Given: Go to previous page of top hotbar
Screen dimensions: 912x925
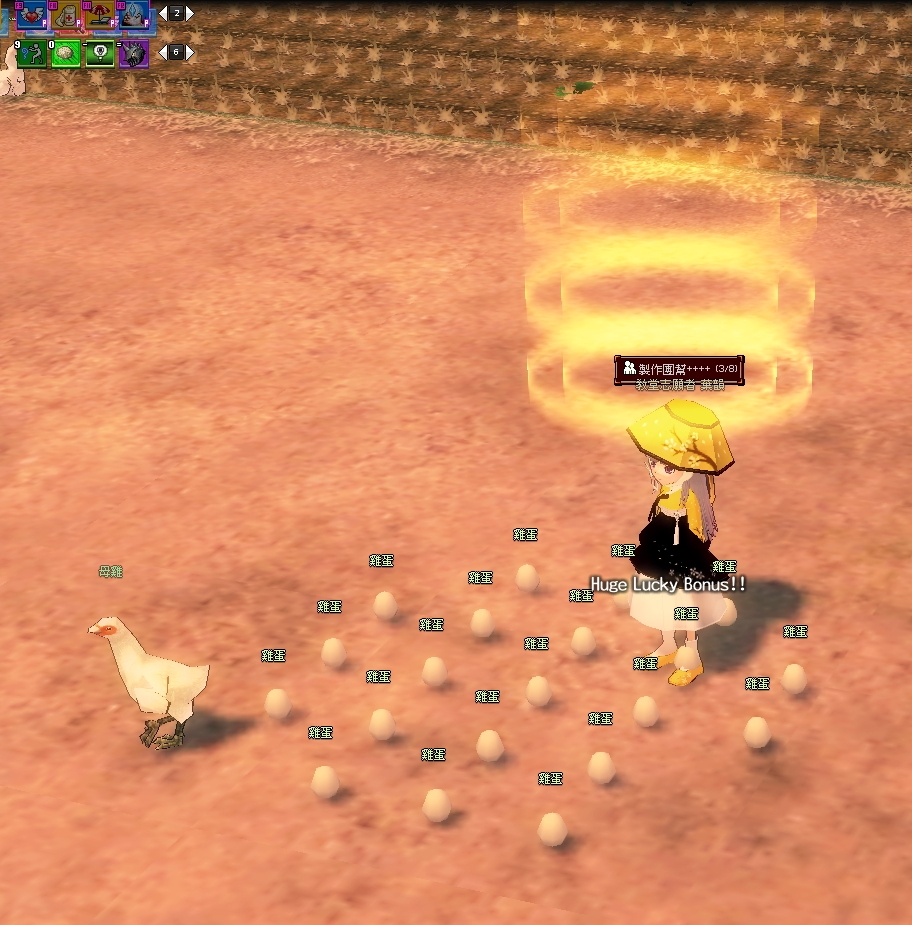Looking at the screenshot, I should 163,13.
